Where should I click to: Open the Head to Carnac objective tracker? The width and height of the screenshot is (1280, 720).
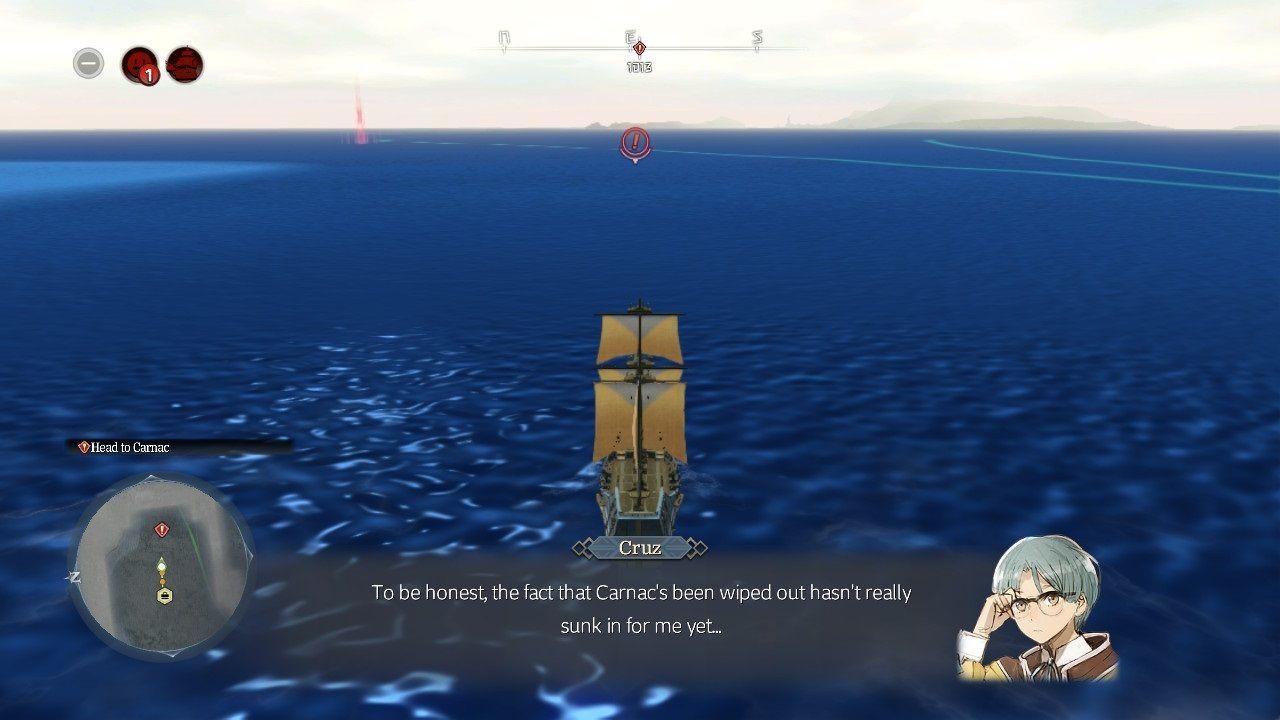pyautogui.click(x=180, y=447)
